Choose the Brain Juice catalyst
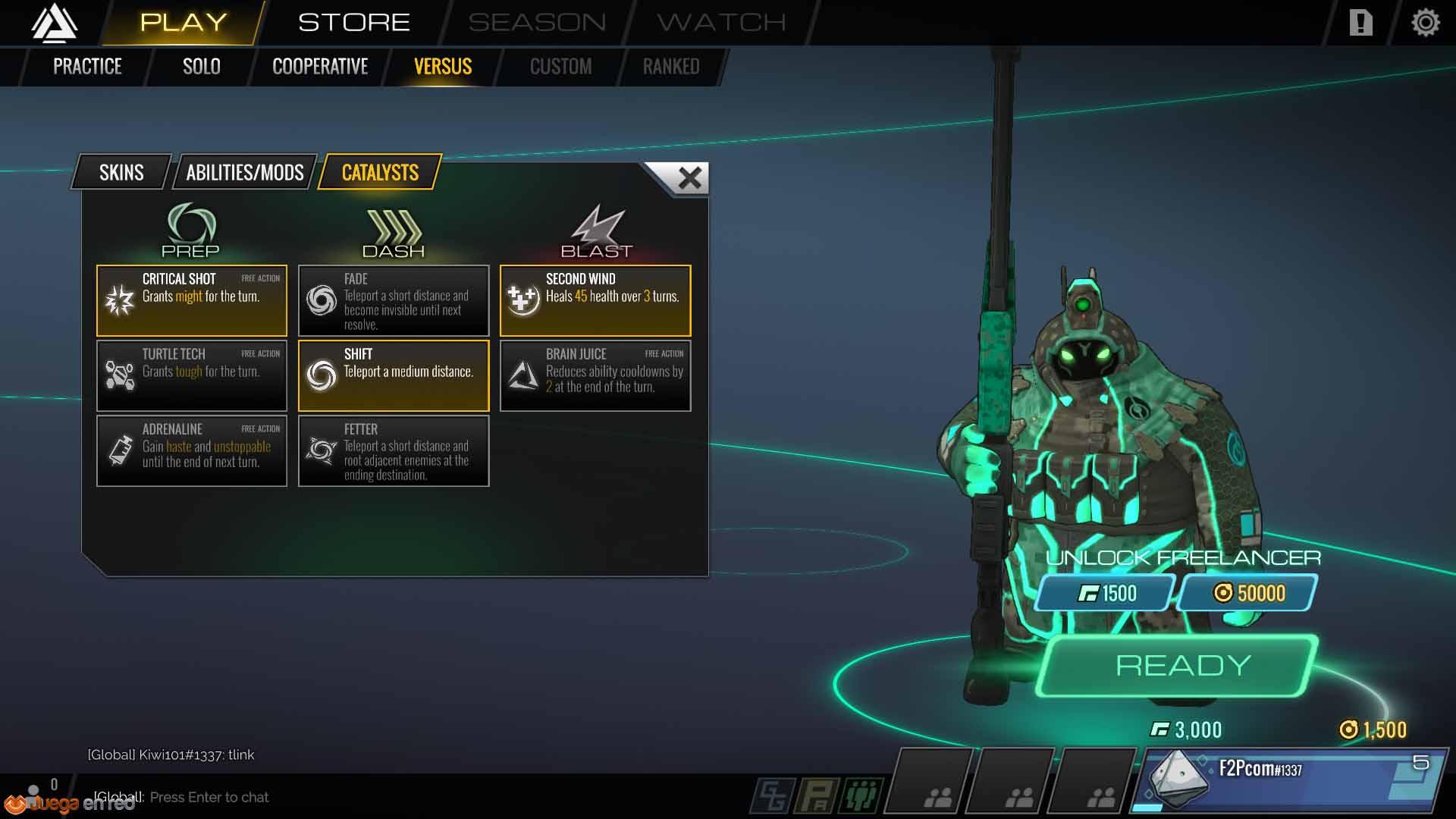The height and width of the screenshot is (819, 1456). 595,375
